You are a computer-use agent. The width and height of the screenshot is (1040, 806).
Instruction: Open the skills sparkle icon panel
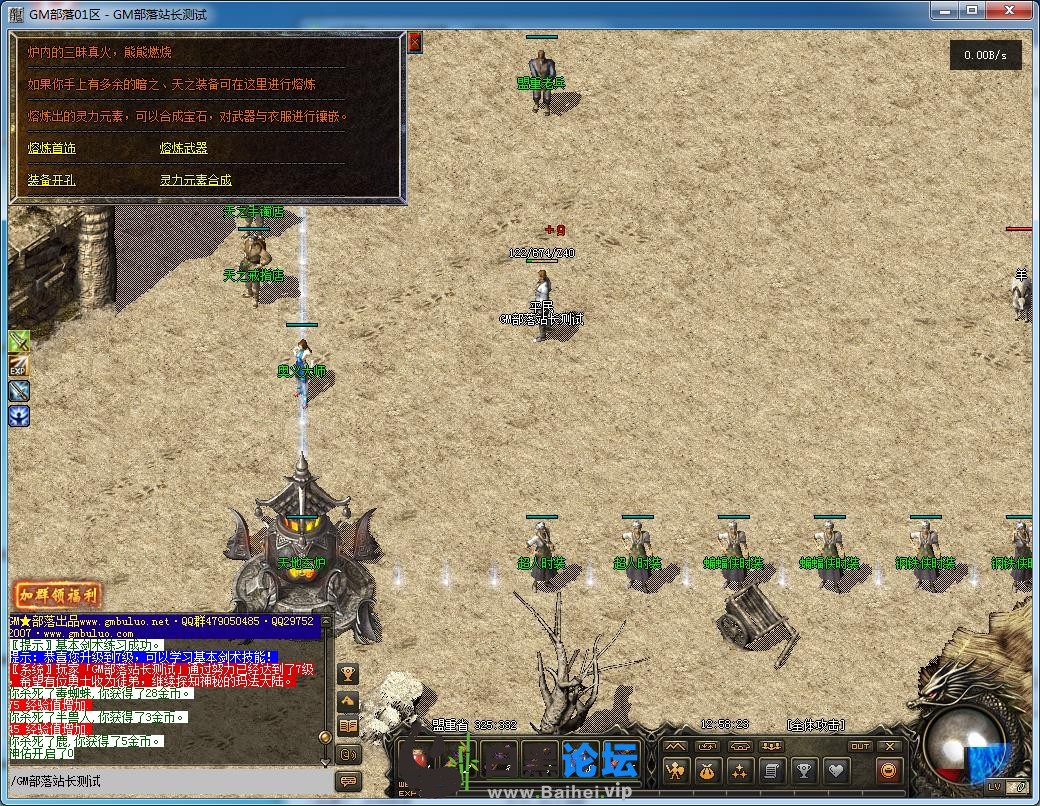tap(739, 771)
